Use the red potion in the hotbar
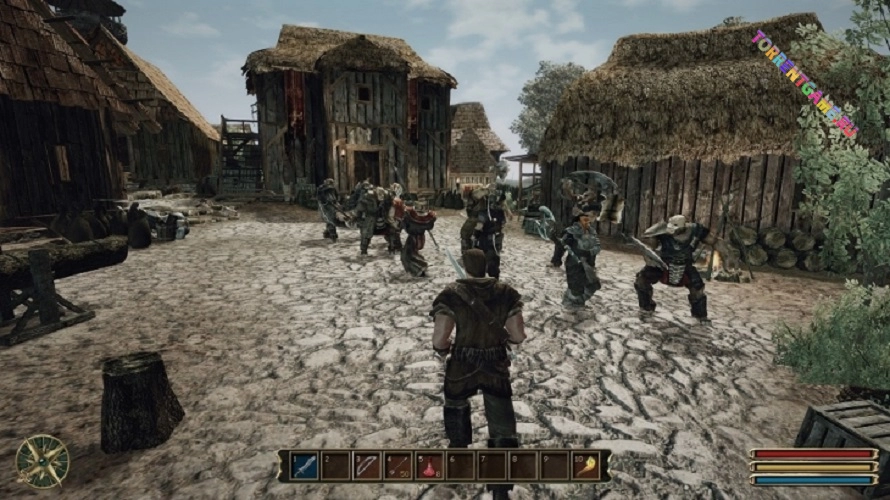890x500 pixels. tap(429, 466)
